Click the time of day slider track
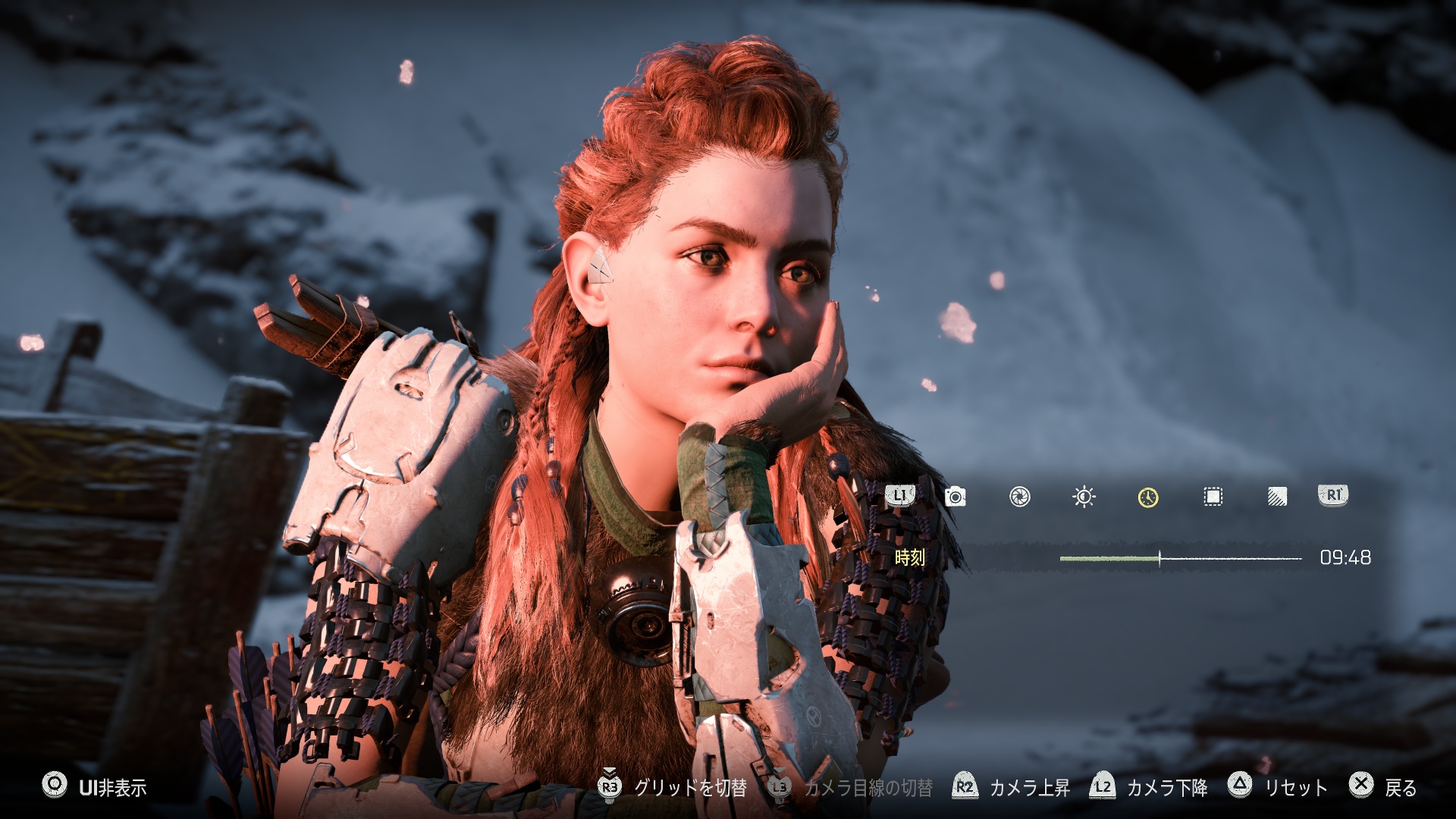1456x819 pixels. tap(1180, 558)
